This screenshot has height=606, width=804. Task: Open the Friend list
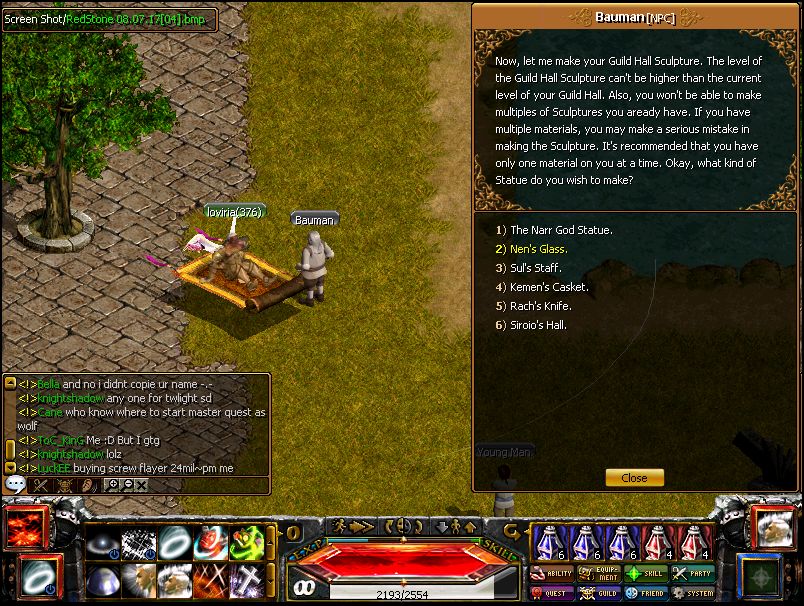tap(646, 593)
